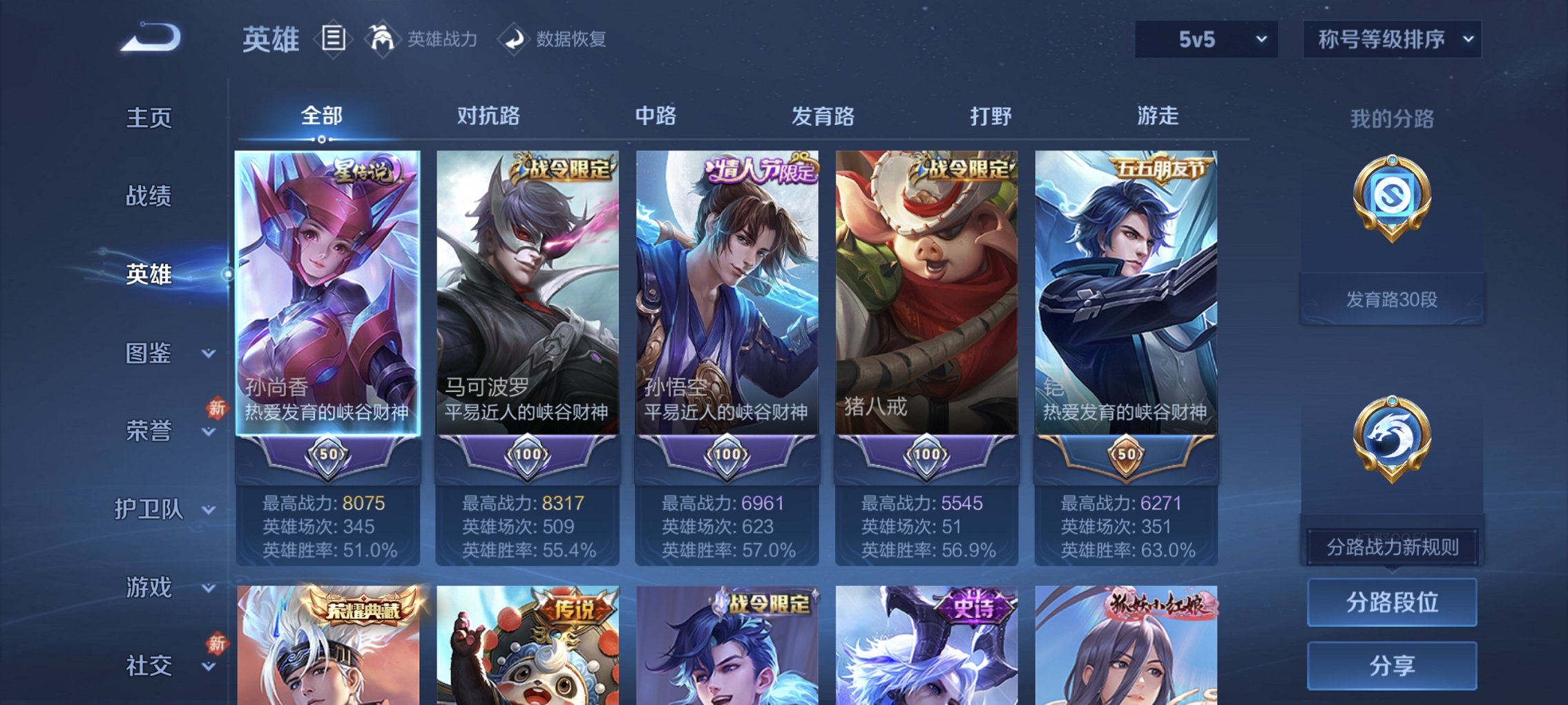
Task: Tap the 分享 share button
Action: pos(1390,665)
